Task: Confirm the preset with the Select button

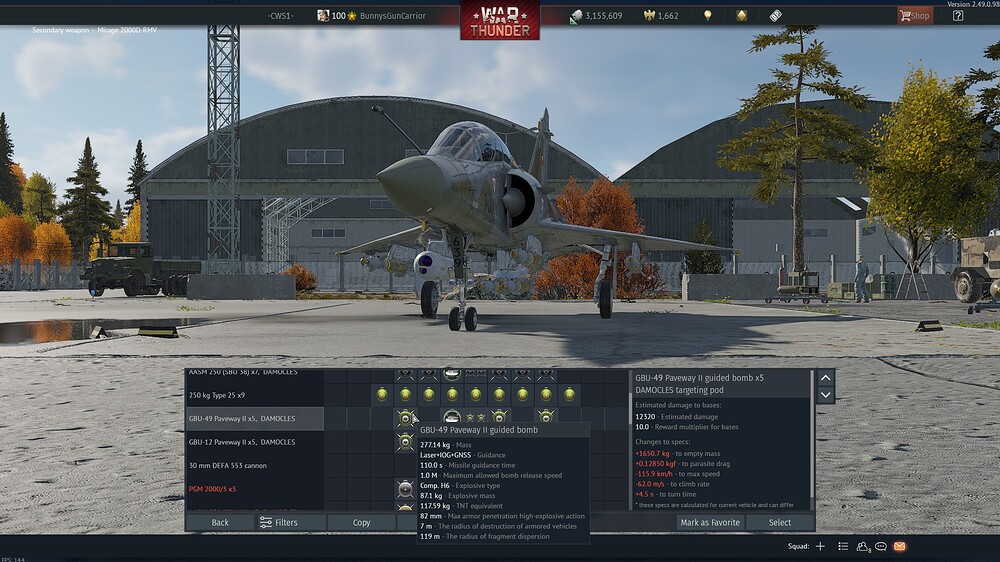Action: 780,522
